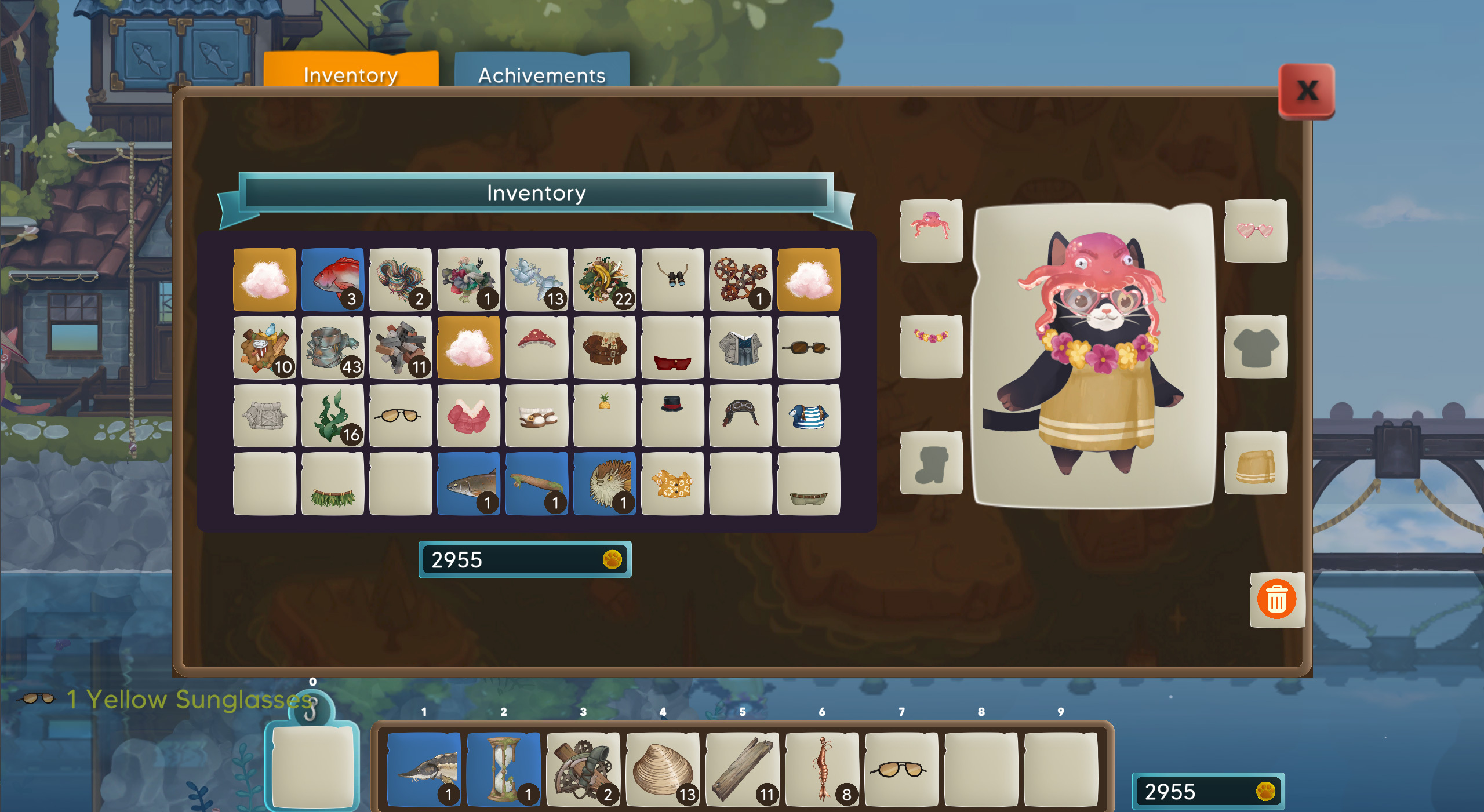Screen dimensions: 1484x812
Task: Click the trash can button
Action: [x=1276, y=598]
